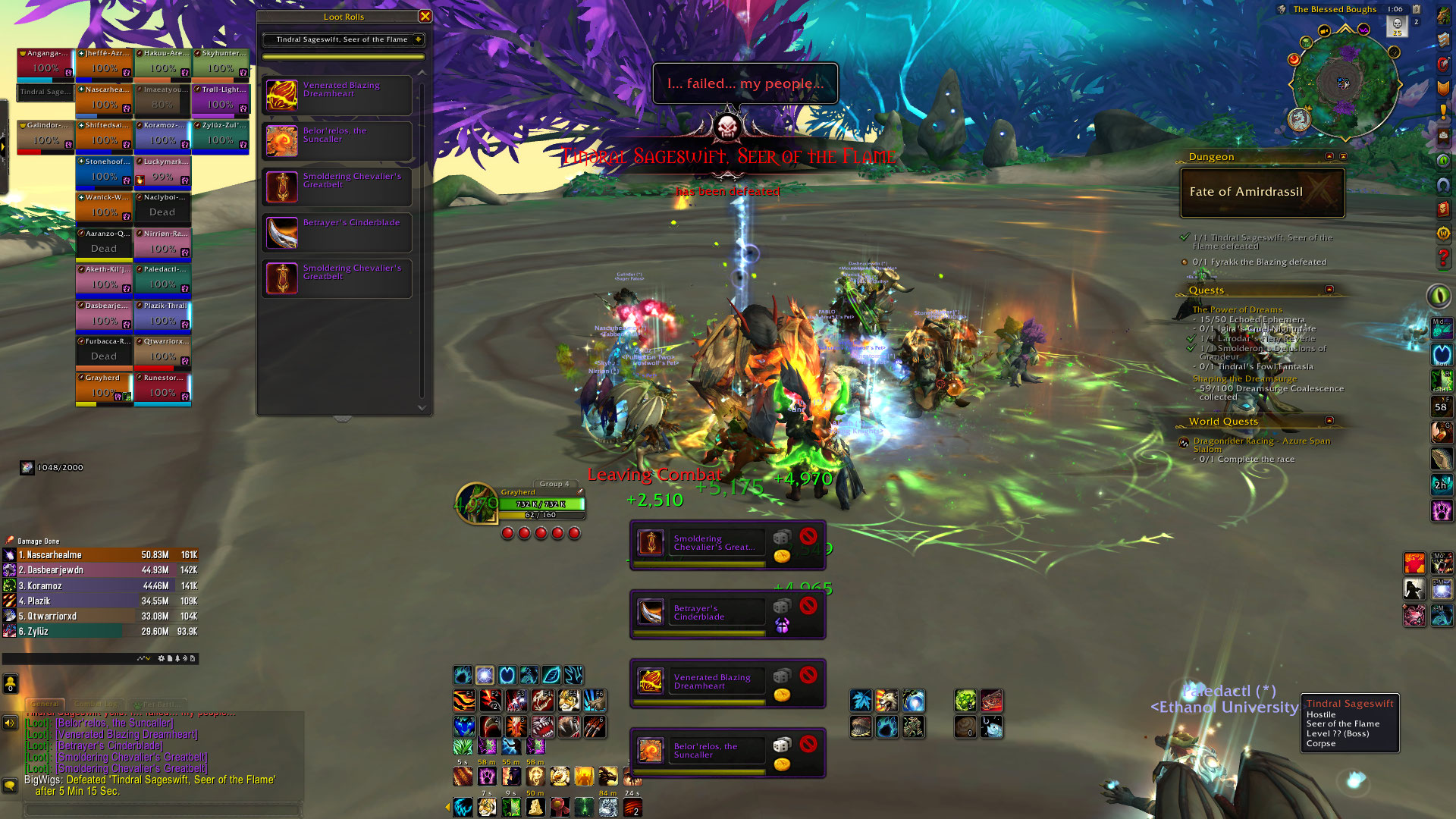Image resolution: width=1456 pixels, height=819 pixels.
Task: Close the Loot Rolls window
Action: pos(425,16)
